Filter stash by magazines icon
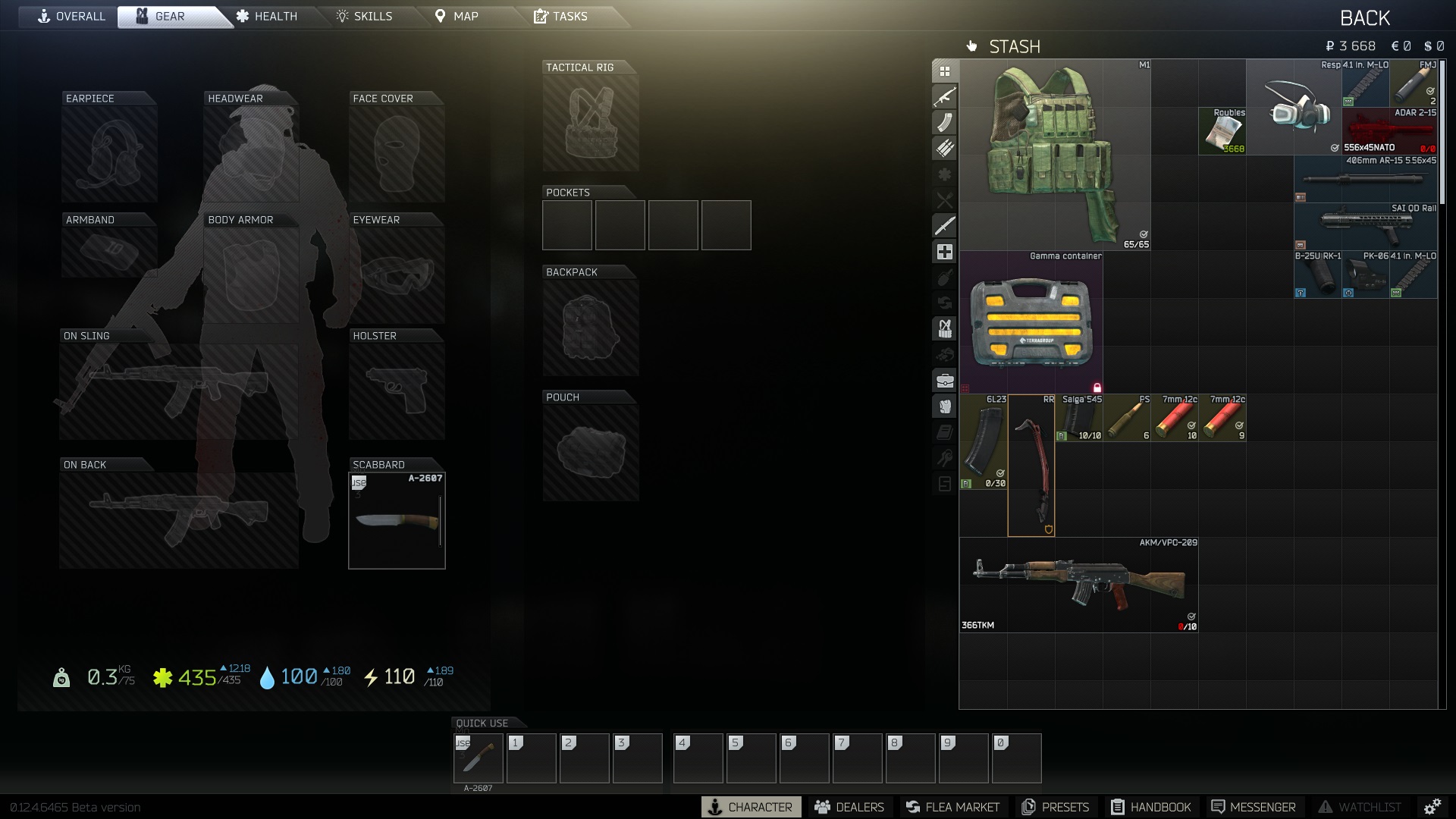The width and height of the screenshot is (1456, 819). [x=944, y=122]
